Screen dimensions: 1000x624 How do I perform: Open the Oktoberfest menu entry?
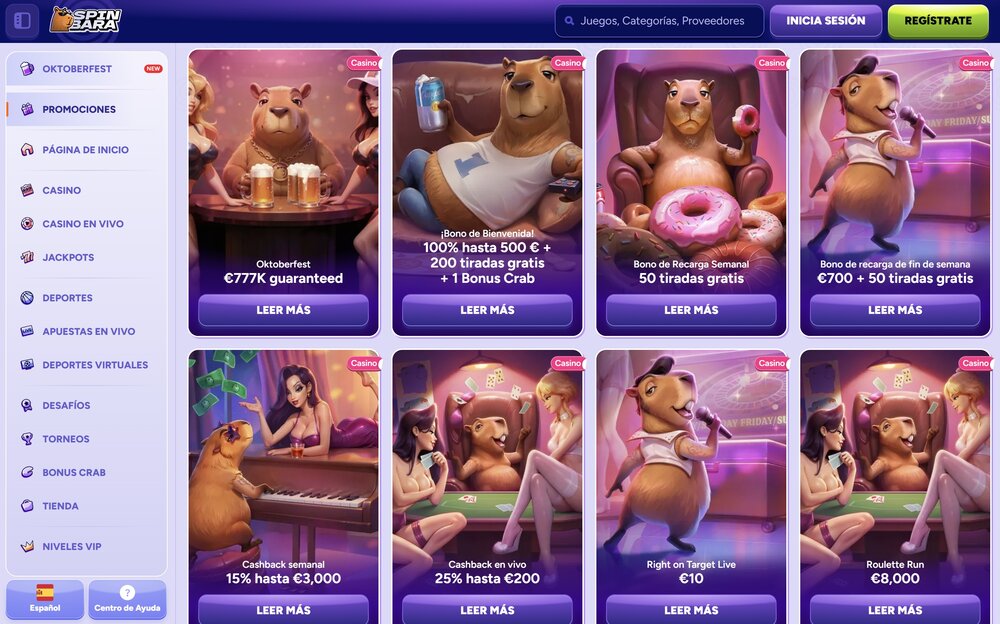77,69
